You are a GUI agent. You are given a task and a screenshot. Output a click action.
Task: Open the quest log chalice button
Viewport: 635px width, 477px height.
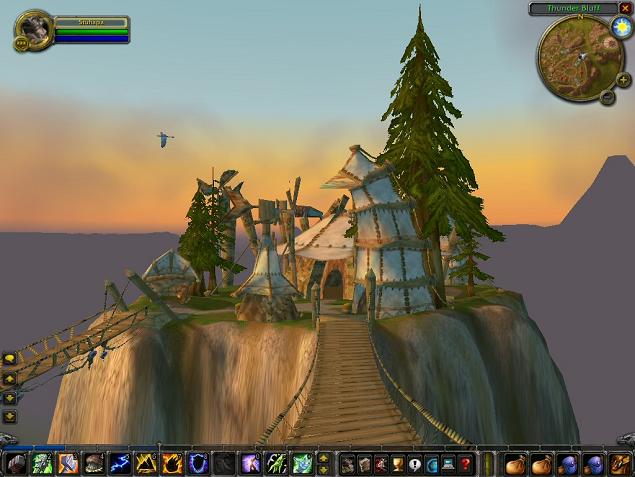click(398, 464)
